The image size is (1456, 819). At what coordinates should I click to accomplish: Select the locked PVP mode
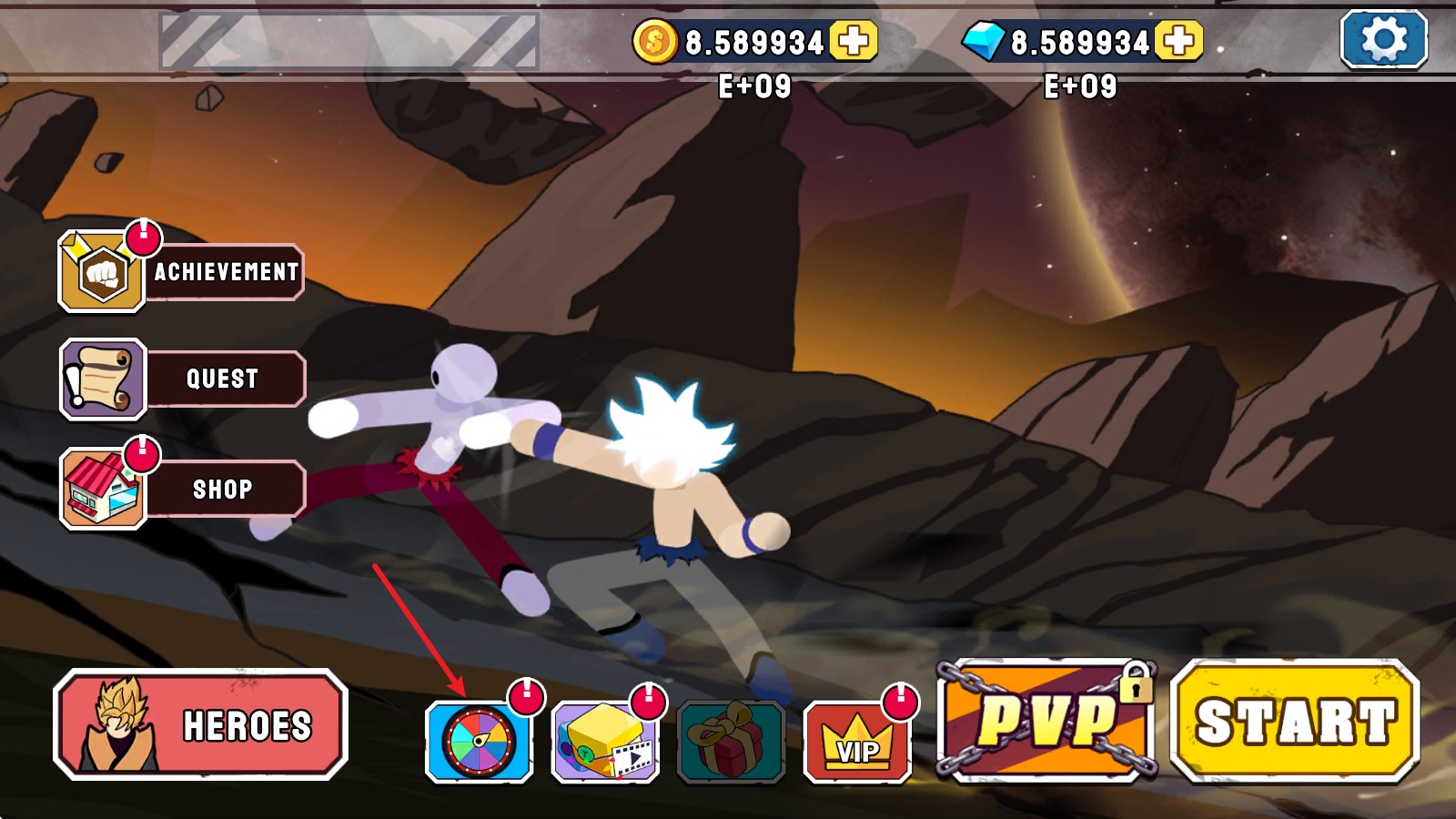pos(1046,721)
